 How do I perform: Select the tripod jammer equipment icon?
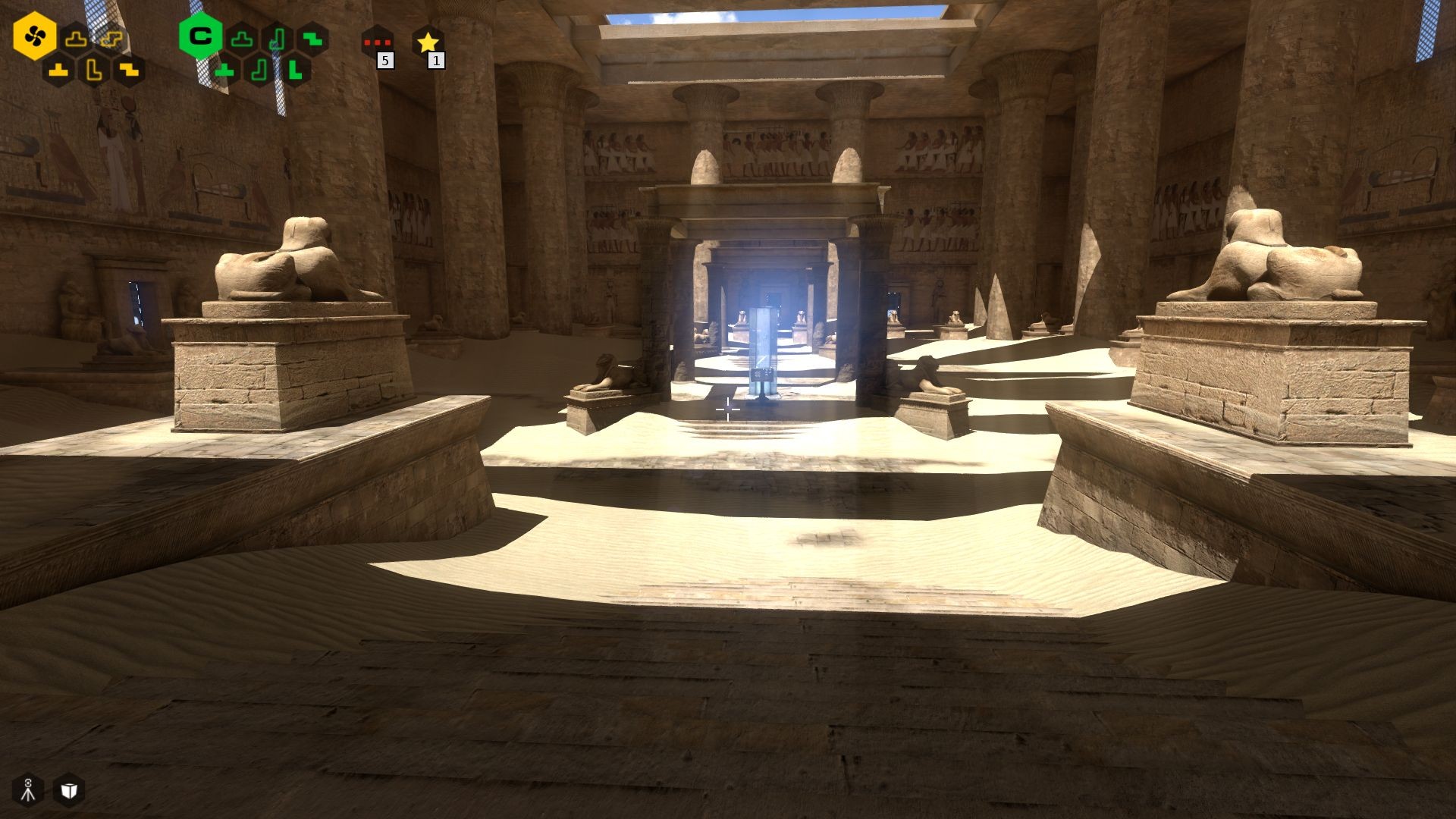[x=27, y=790]
